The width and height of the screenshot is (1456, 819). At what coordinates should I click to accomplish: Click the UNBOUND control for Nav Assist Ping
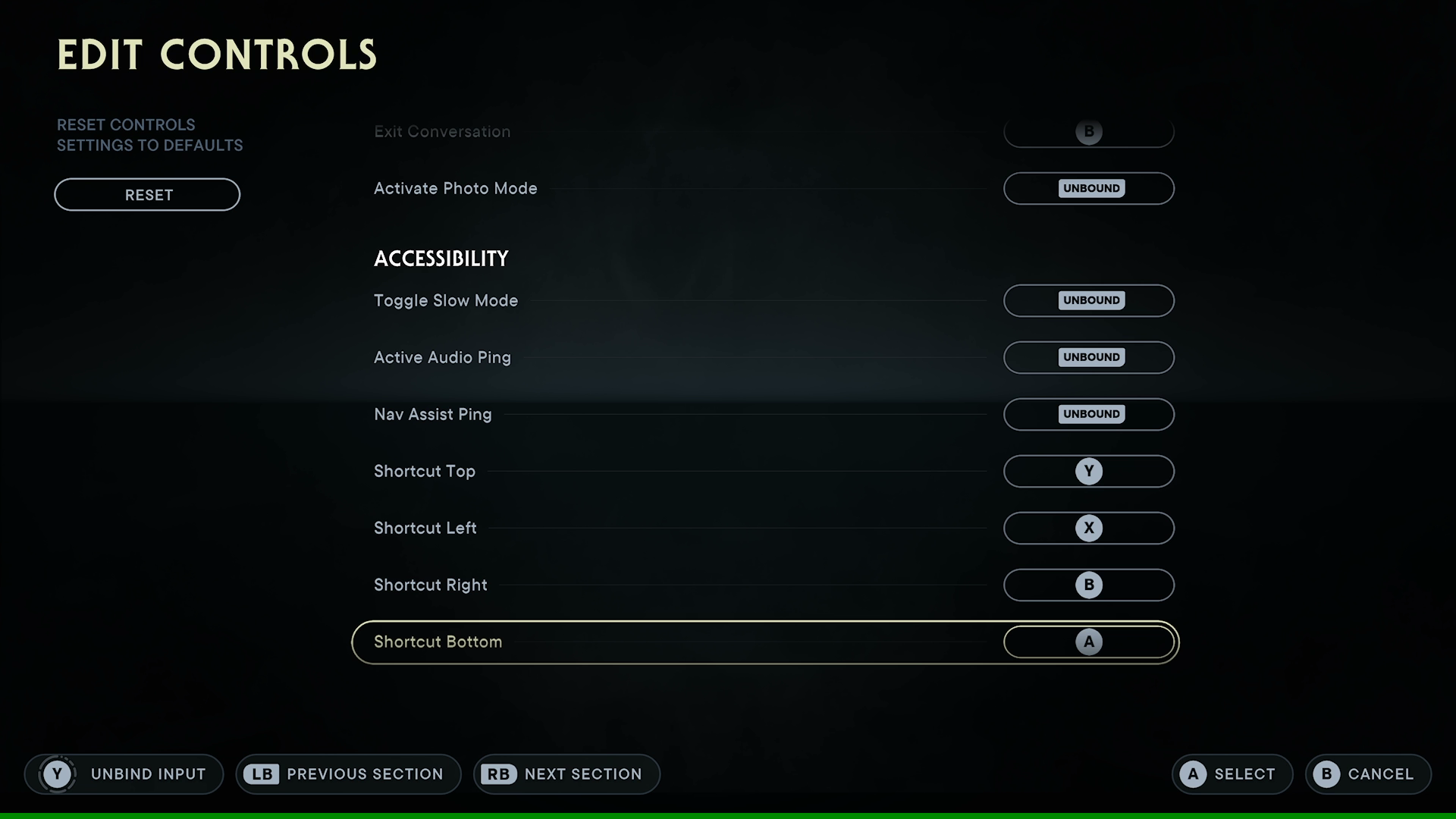(1089, 414)
